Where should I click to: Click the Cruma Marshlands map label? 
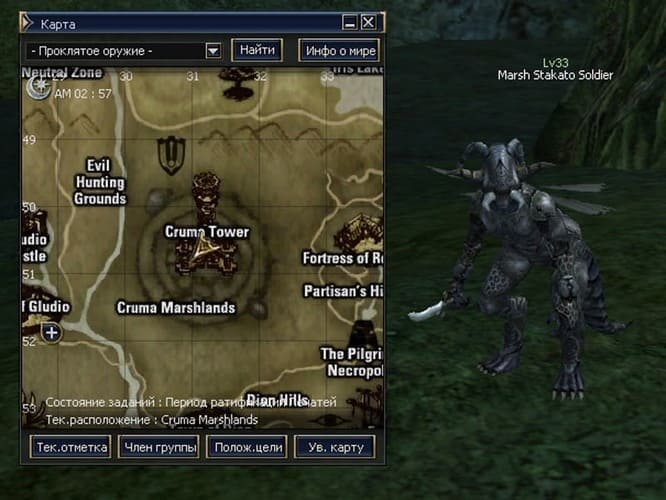coord(176,307)
